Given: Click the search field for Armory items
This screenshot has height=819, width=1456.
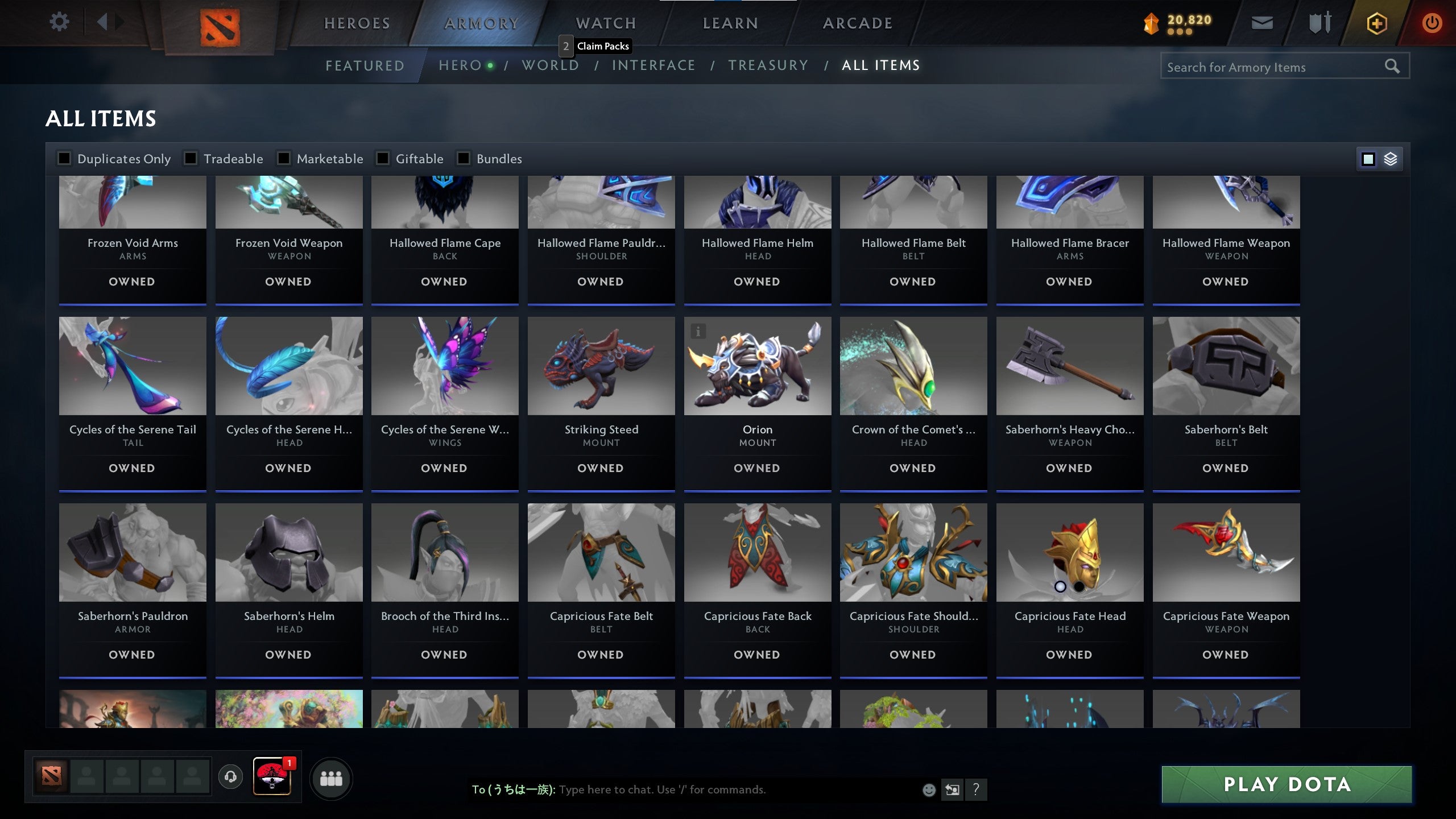Looking at the screenshot, I should tap(1268, 66).
